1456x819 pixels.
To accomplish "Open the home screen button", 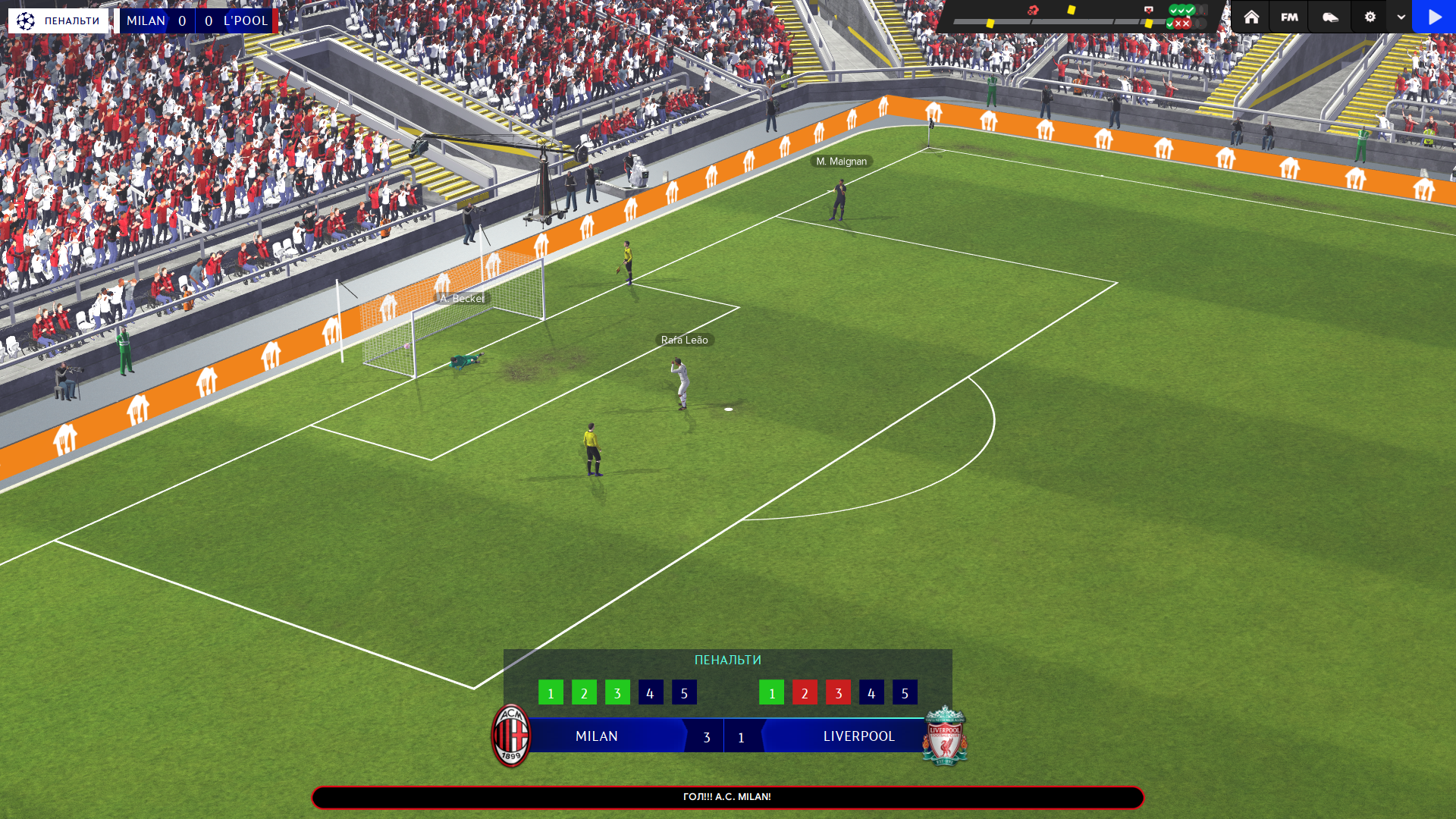I will (1251, 17).
